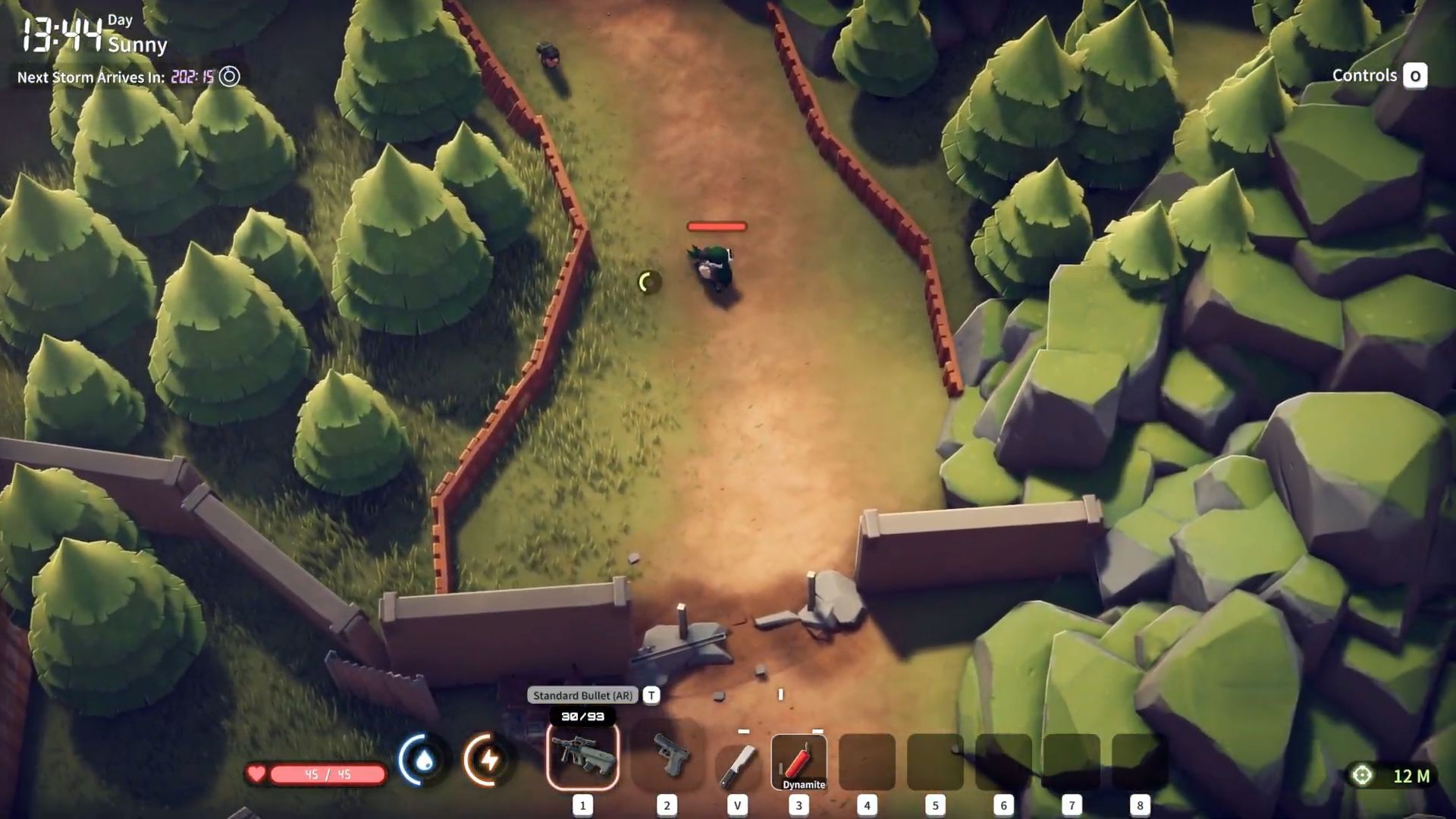
Task: Click the heart icon on the health bar
Action: 259,774
